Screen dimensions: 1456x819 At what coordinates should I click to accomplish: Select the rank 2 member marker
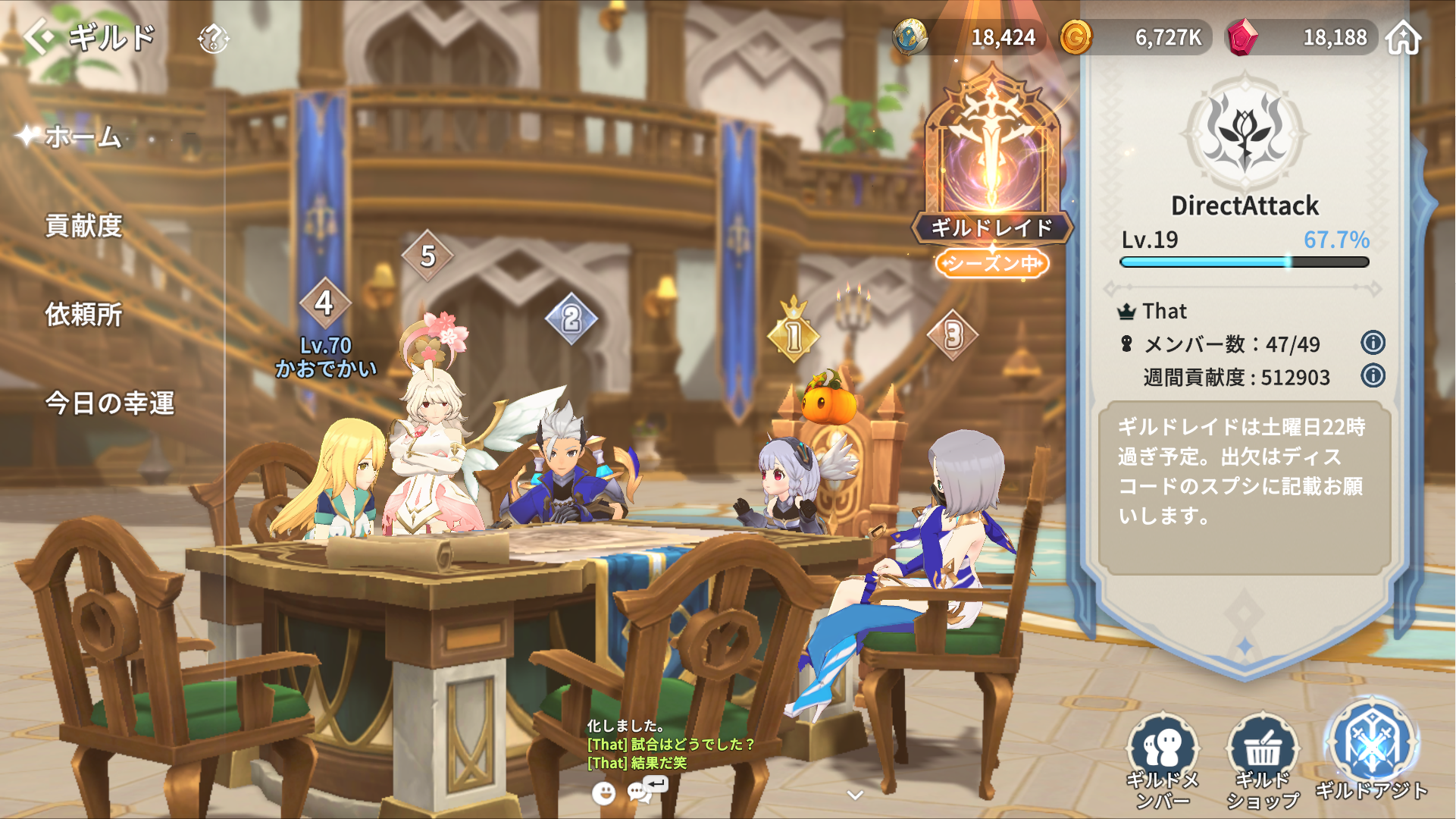[571, 319]
